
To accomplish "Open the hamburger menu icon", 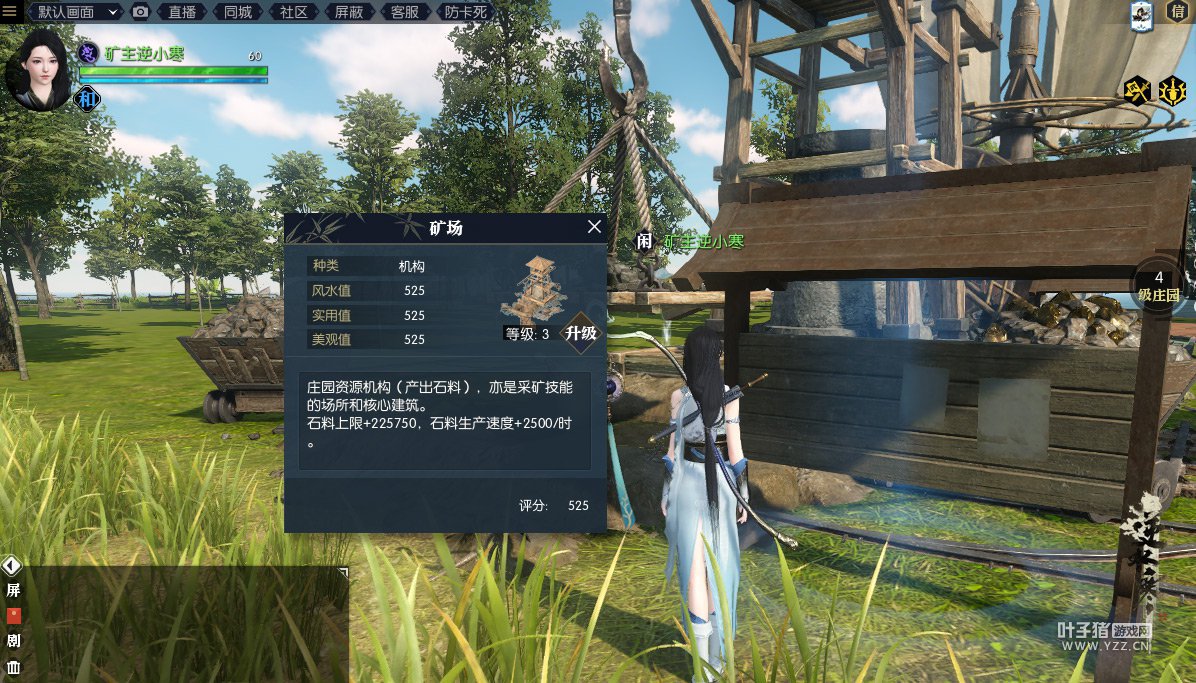I will point(10,11).
